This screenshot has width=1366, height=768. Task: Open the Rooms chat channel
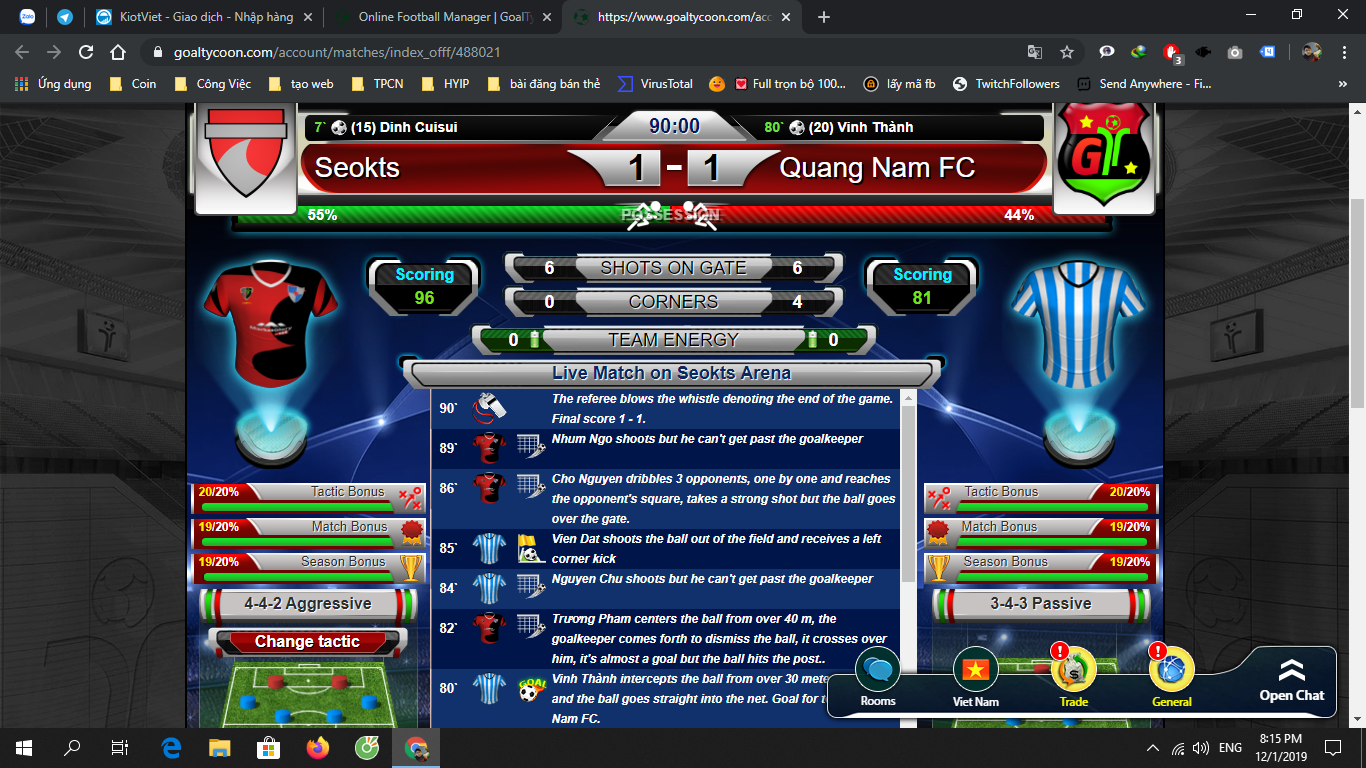[878, 672]
